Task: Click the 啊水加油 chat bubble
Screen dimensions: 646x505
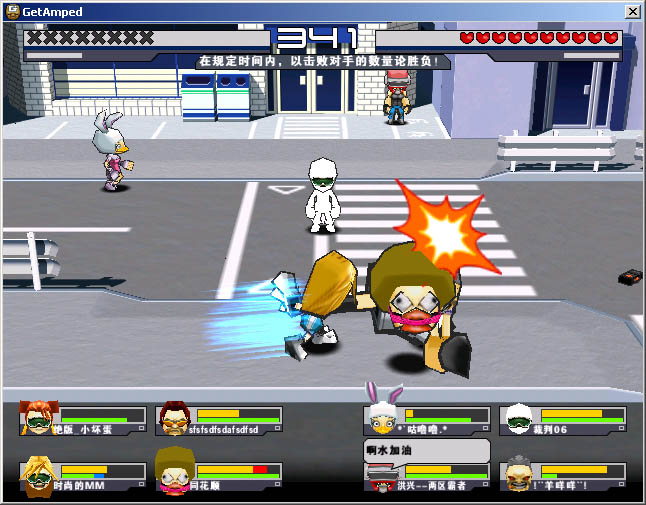Action: click(426, 451)
